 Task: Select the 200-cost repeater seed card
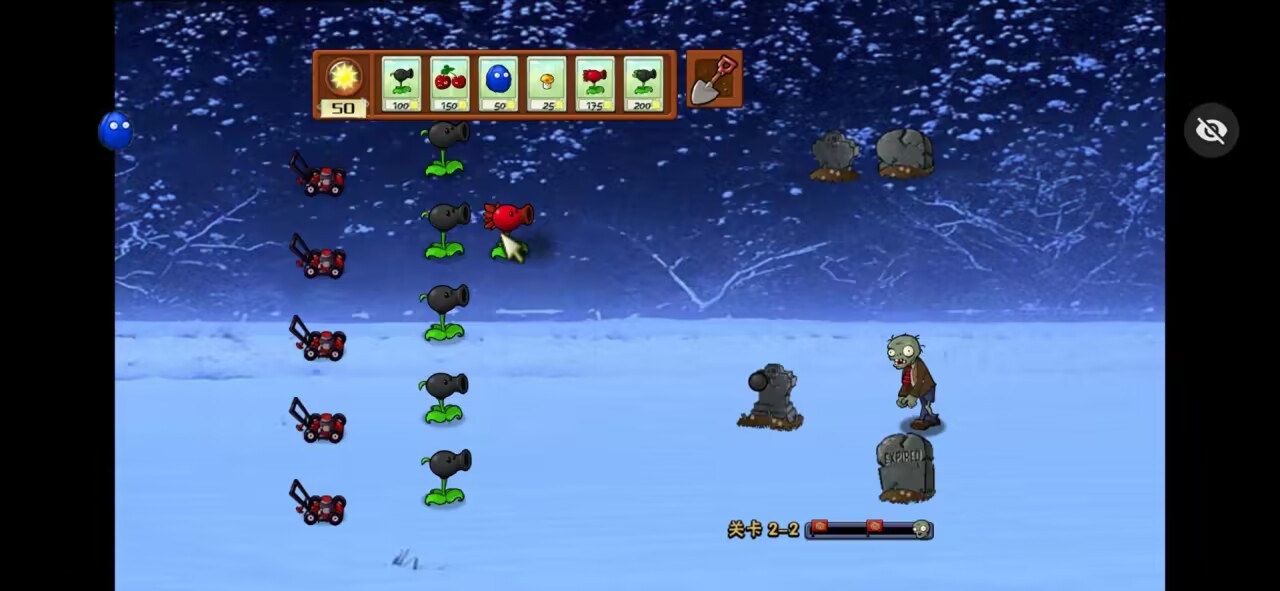click(644, 84)
